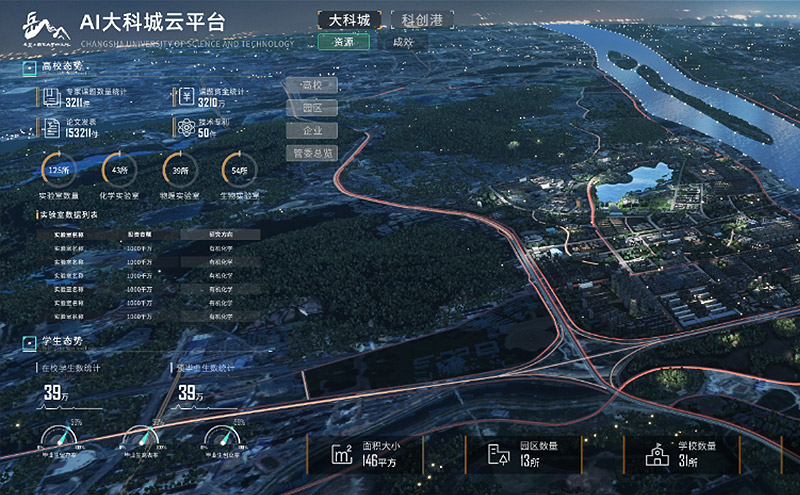Show 园区 on the map
This screenshot has width=800, height=495.
311,108
